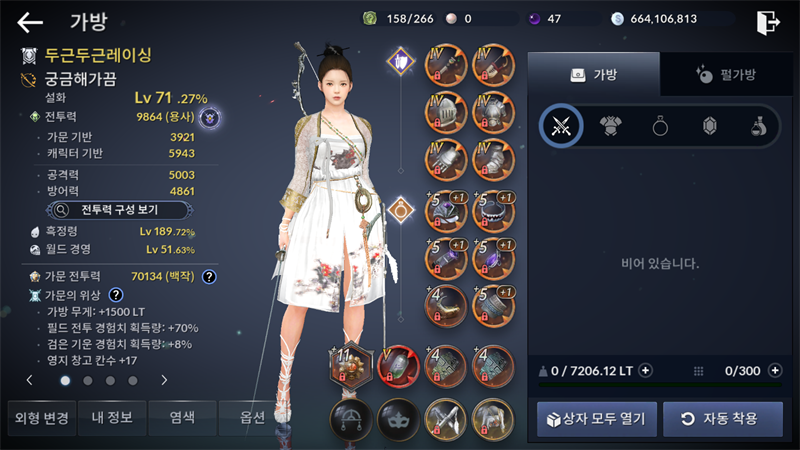Switch to the 가방 tab
The height and width of the screenshot is (450, 800).
click(594, 74)
